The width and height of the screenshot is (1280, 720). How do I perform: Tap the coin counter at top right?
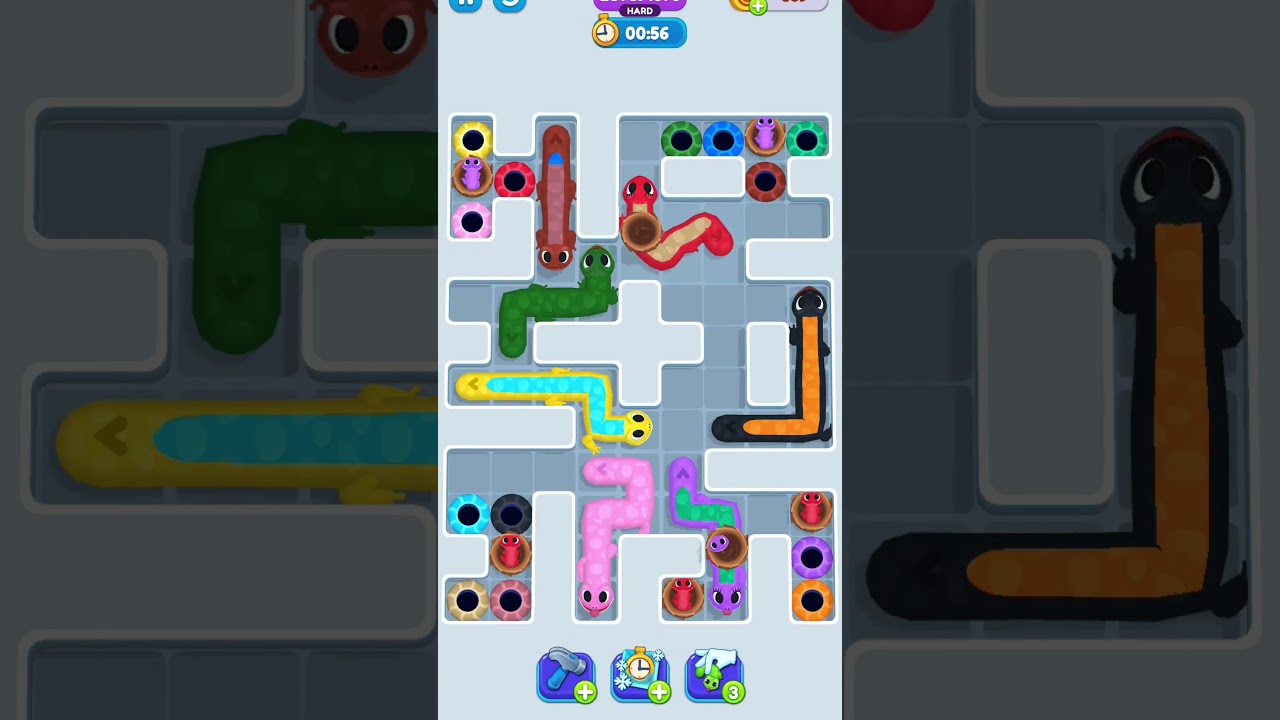pos(790,5)
